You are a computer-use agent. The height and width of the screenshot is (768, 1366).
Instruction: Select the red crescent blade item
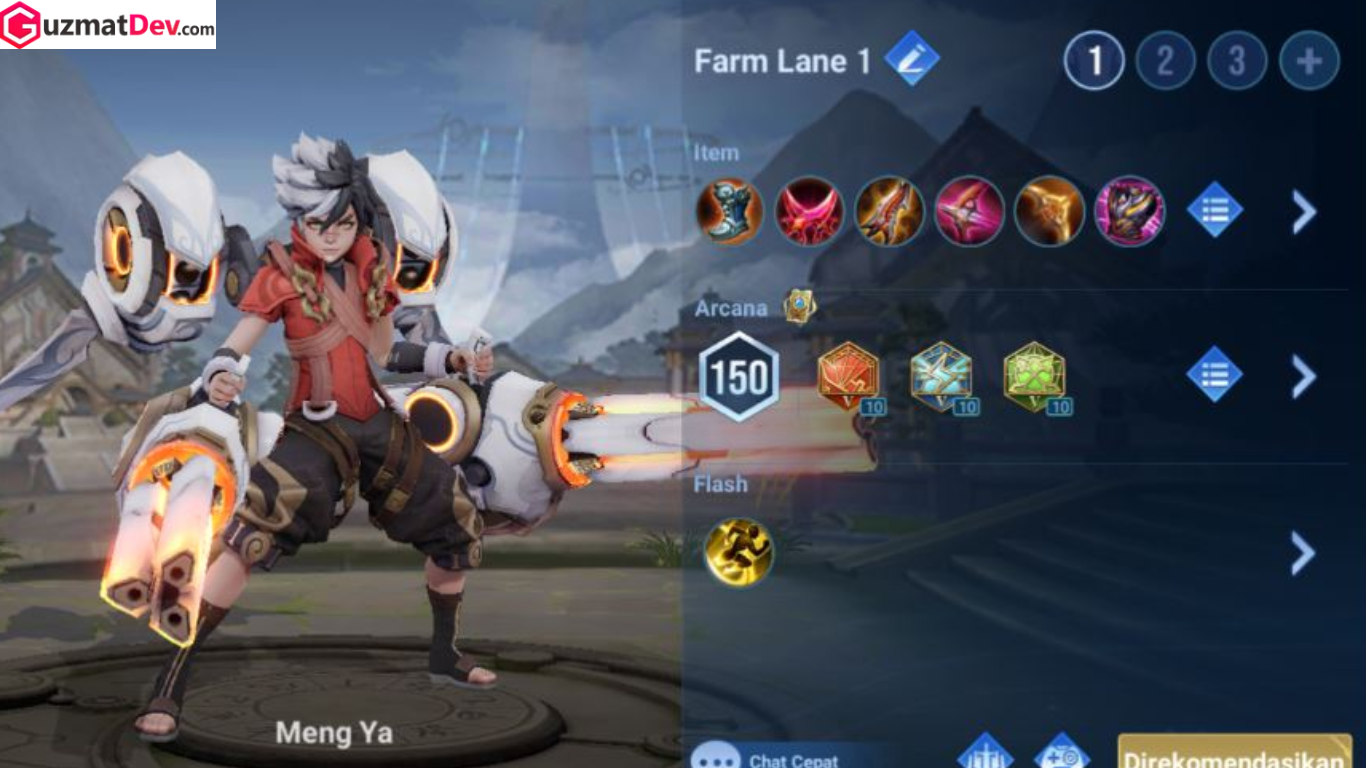point(809,211)
